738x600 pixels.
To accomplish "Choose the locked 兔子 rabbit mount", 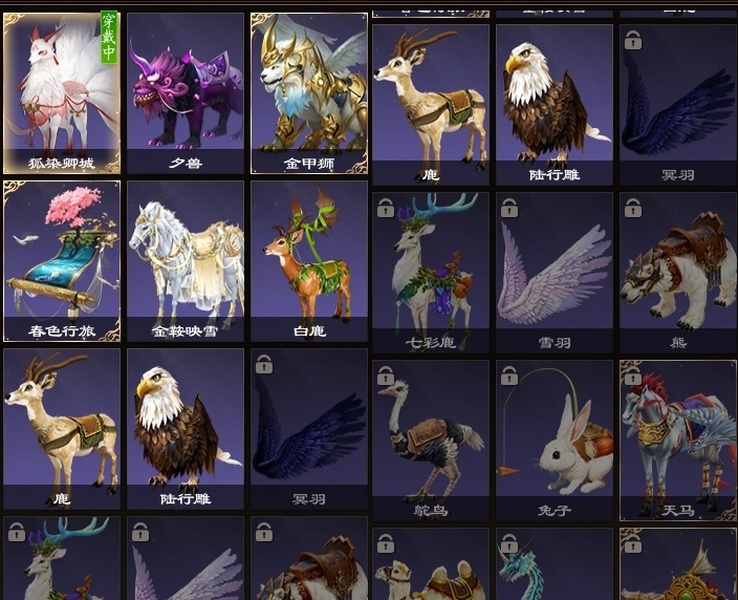I will (555, 440).
